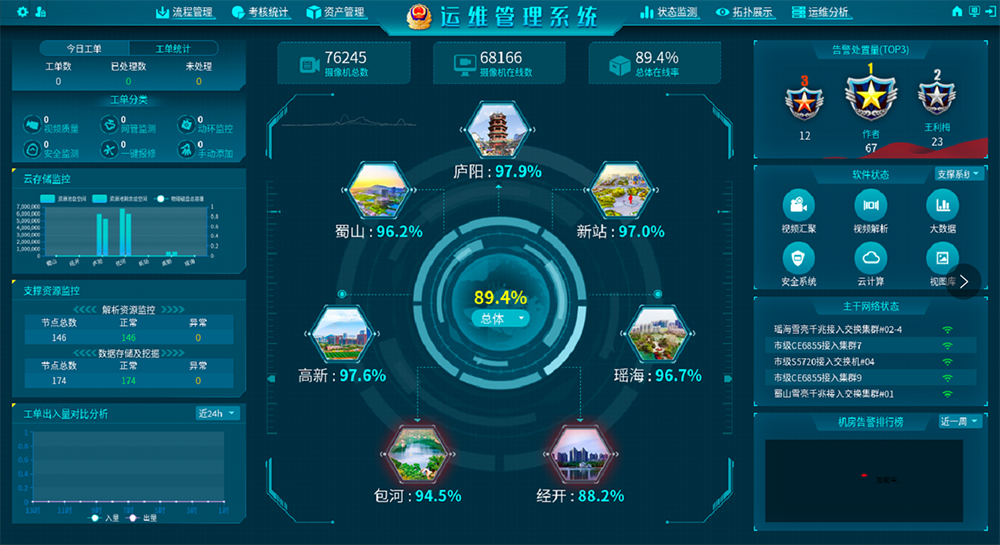The height and width of the screenshot is (545, 1000).
Task: Switch to the 工单统计 tab
Action: tap(173, 48)
